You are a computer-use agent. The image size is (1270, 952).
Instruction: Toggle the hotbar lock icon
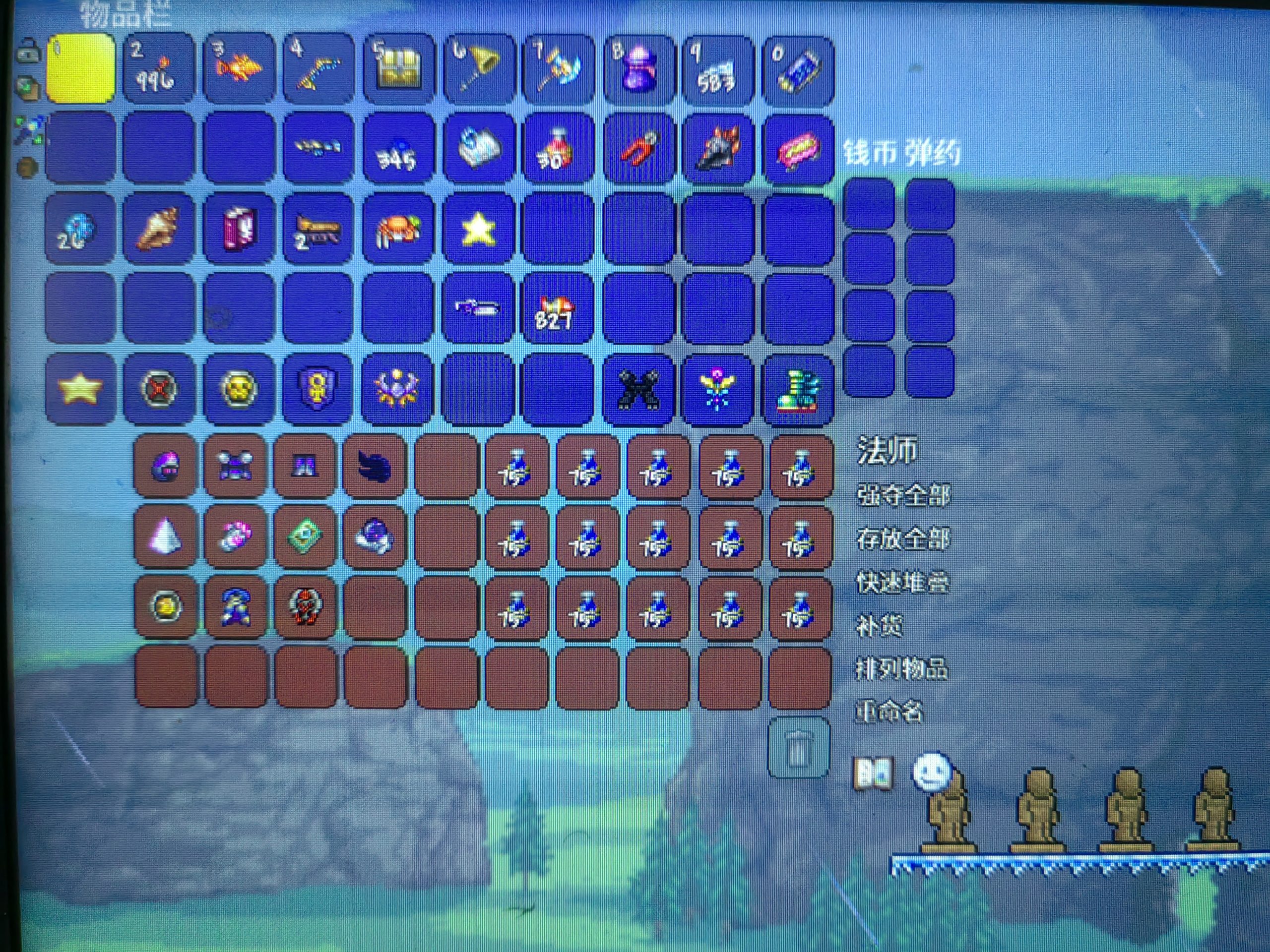coord(26,54)
